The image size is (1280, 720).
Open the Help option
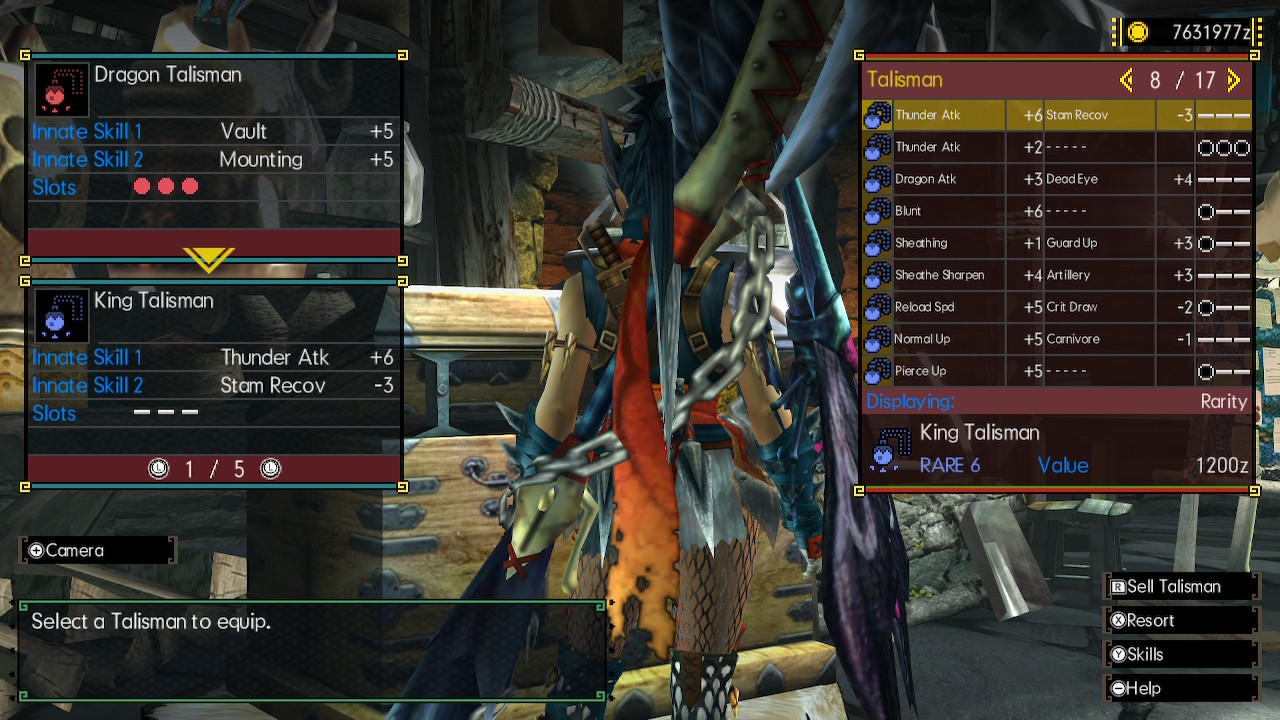coord(1180,689)
